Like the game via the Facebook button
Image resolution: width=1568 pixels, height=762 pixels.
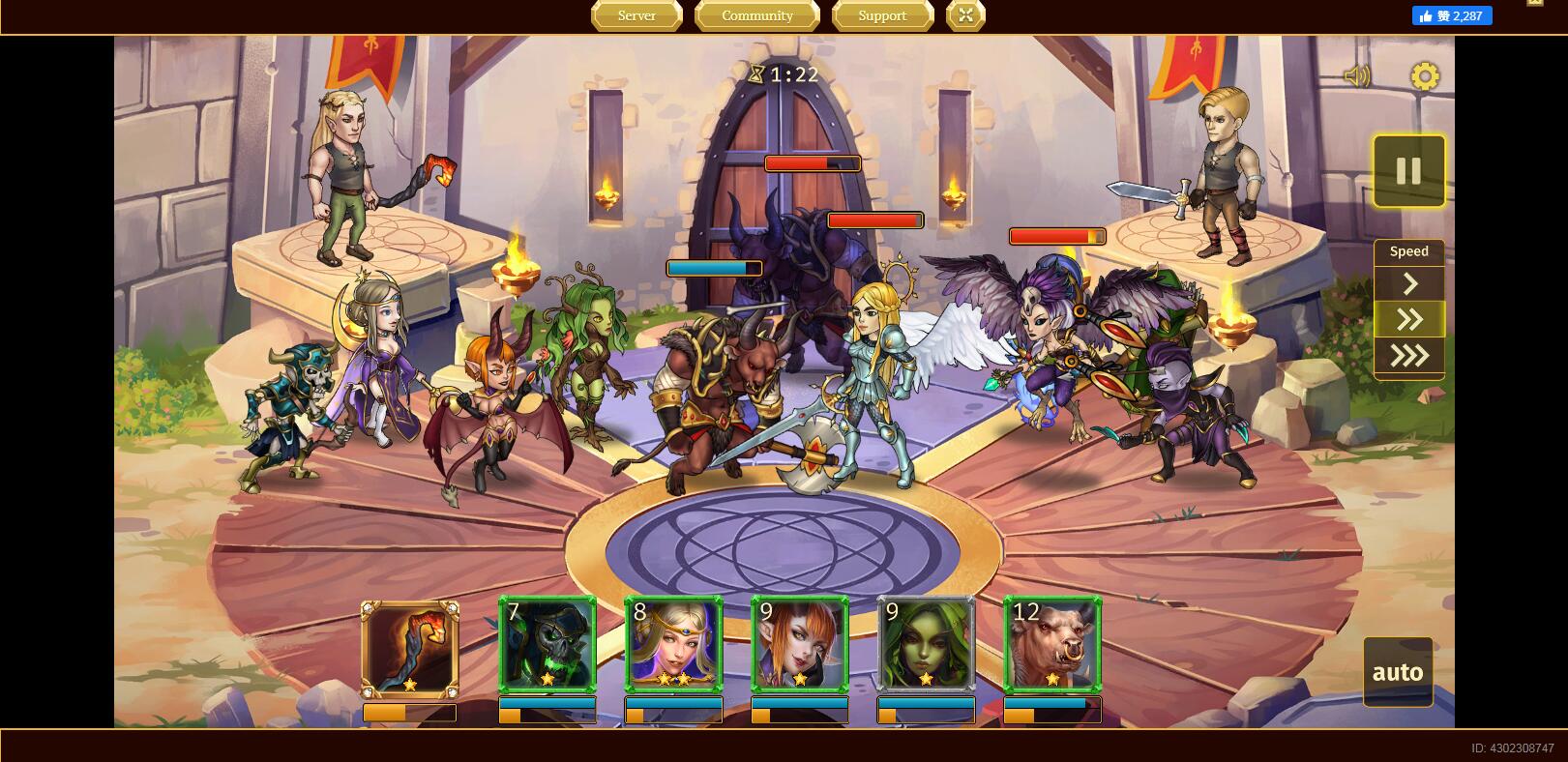[1451, 15]
